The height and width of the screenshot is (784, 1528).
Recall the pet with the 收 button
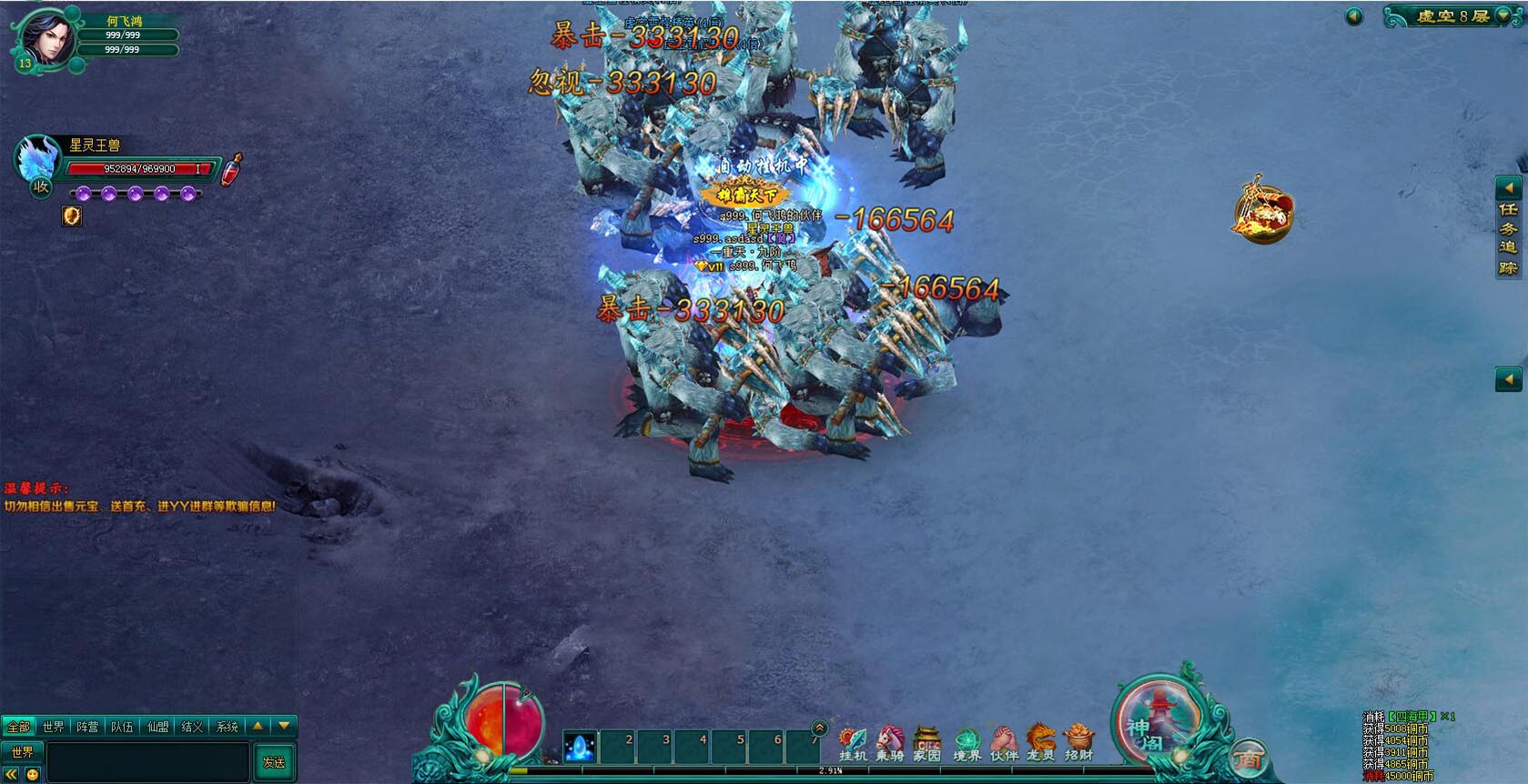click(41, 187)
